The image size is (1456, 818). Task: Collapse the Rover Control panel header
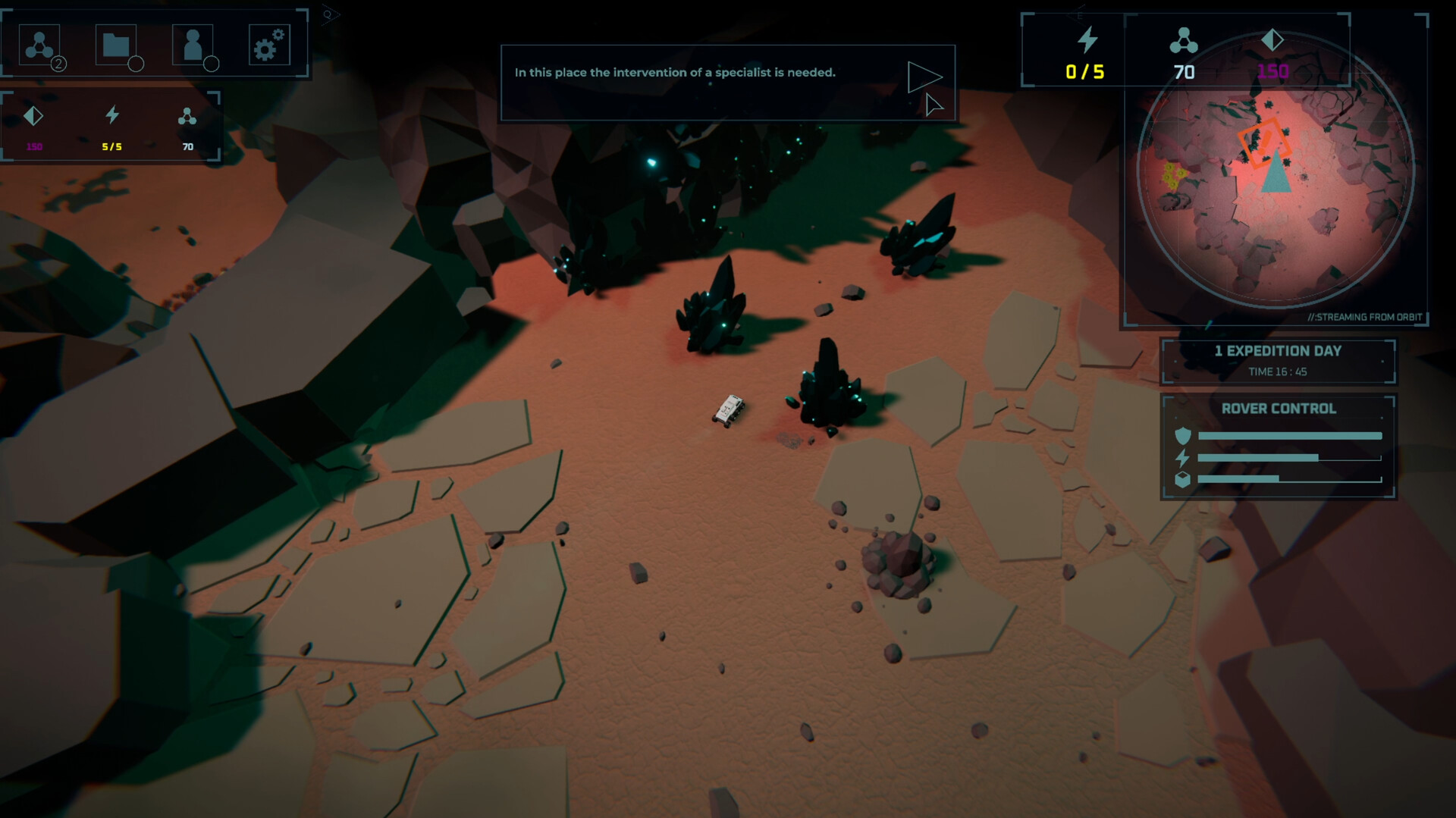pyautogui.click(x=1279, y=409)
